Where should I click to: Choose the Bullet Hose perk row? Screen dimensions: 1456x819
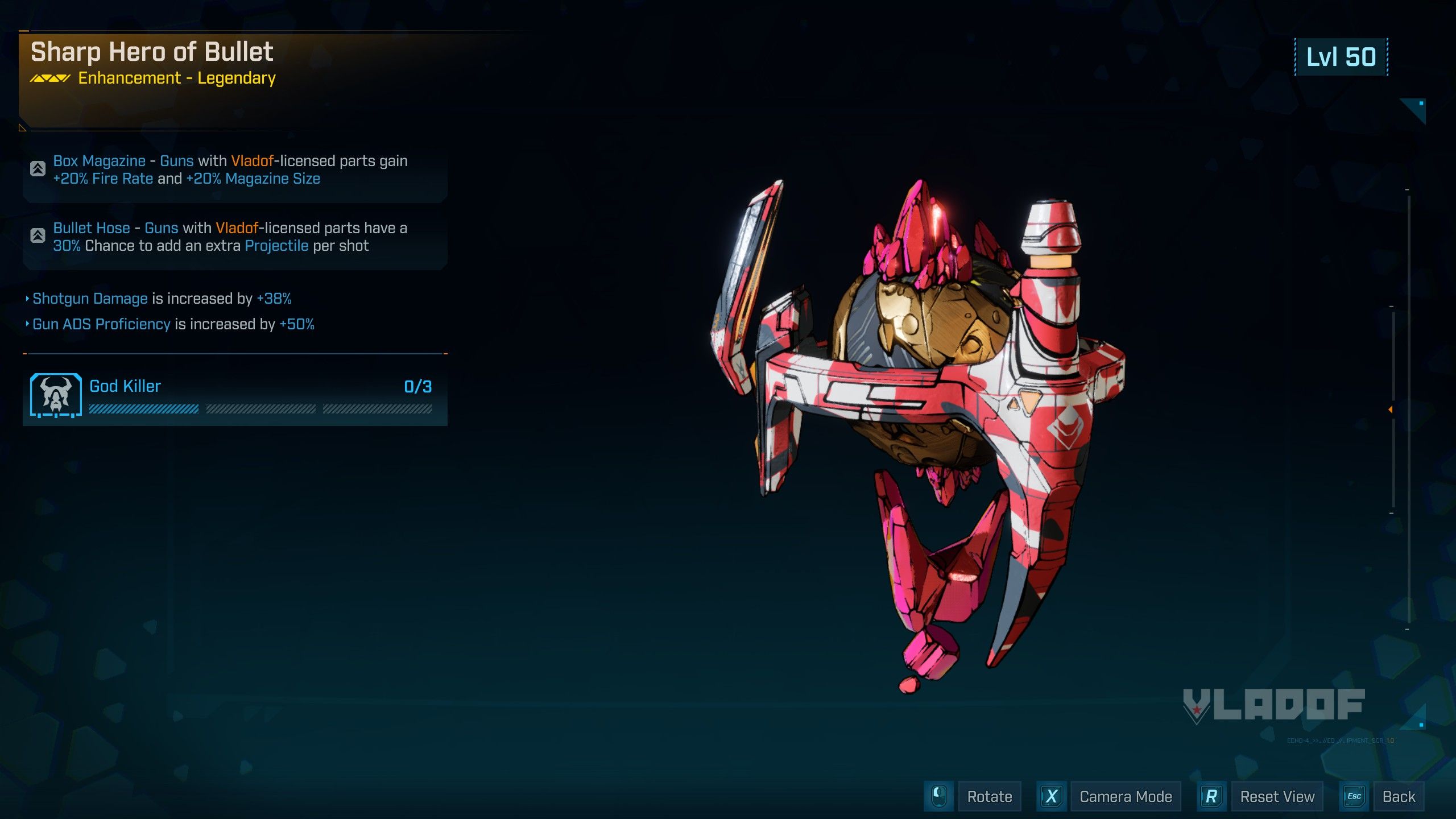coord(235,237)
